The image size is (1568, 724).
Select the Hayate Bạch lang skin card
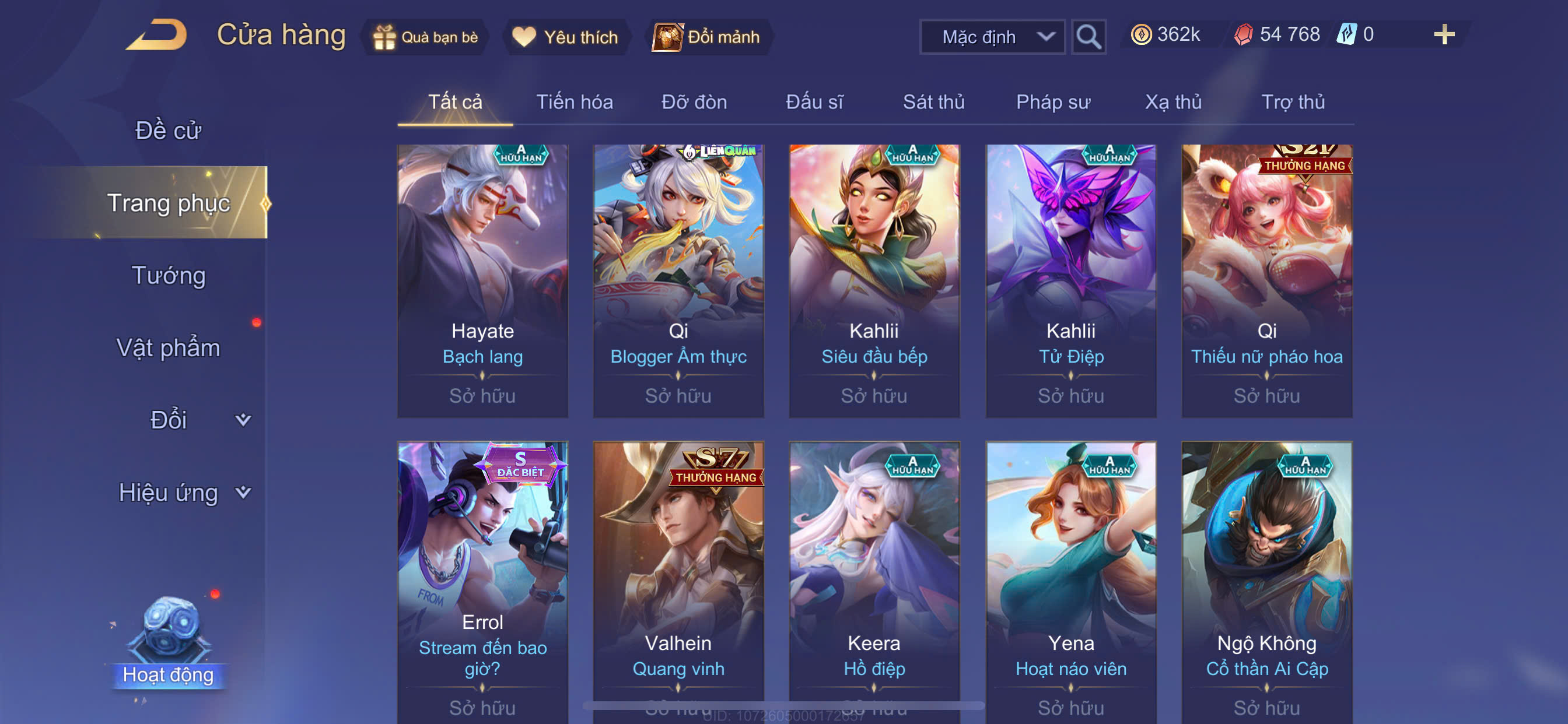click(x=482, y=280)
